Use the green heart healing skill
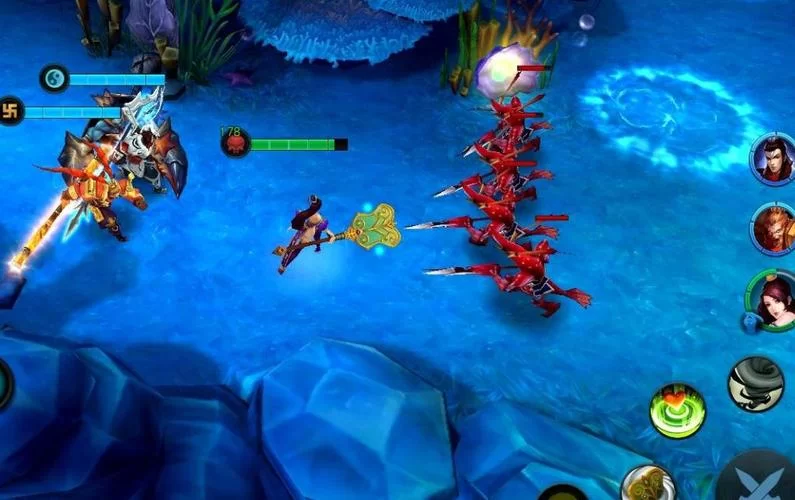 [x=677, y=410]
